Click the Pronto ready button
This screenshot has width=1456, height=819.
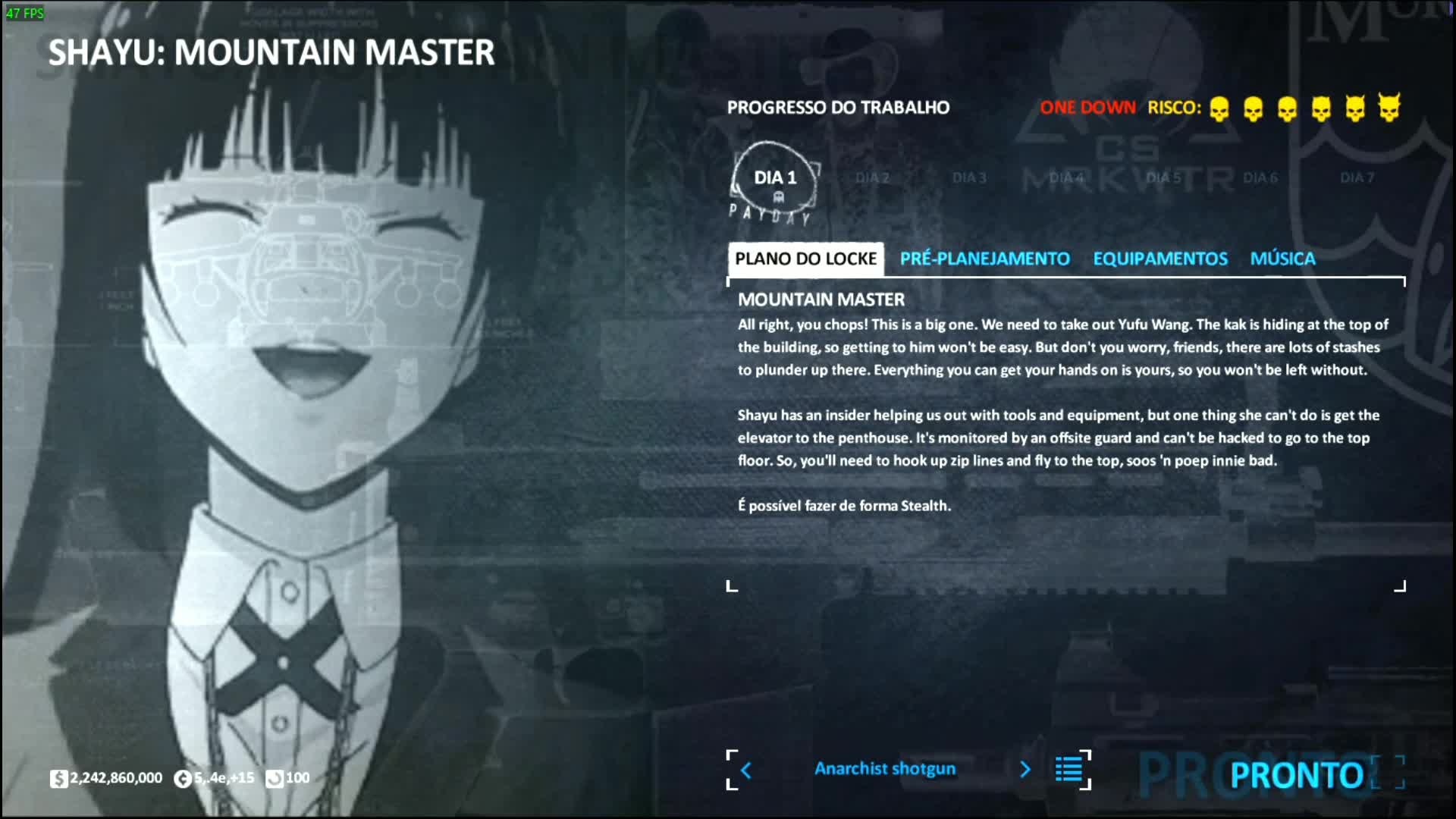tap(1296, 775)
